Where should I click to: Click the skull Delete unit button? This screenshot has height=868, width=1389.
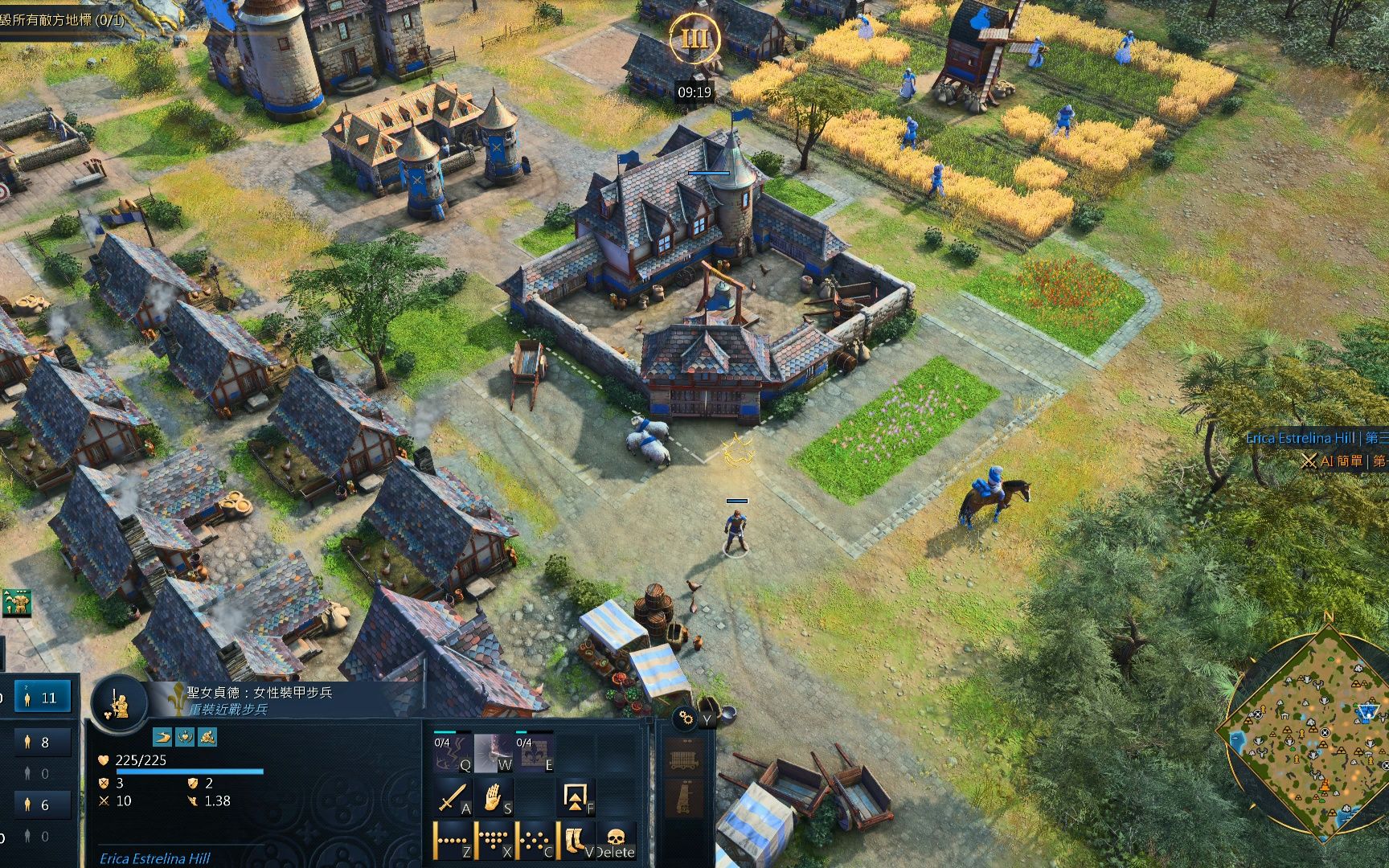(617, 840)
